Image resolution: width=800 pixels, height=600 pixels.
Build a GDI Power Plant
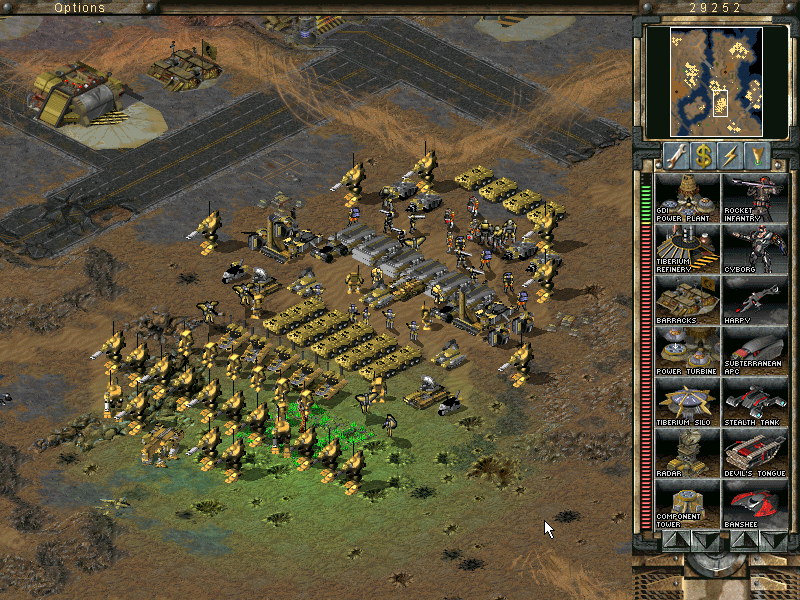pyautogui.click(x=688, y=197)
